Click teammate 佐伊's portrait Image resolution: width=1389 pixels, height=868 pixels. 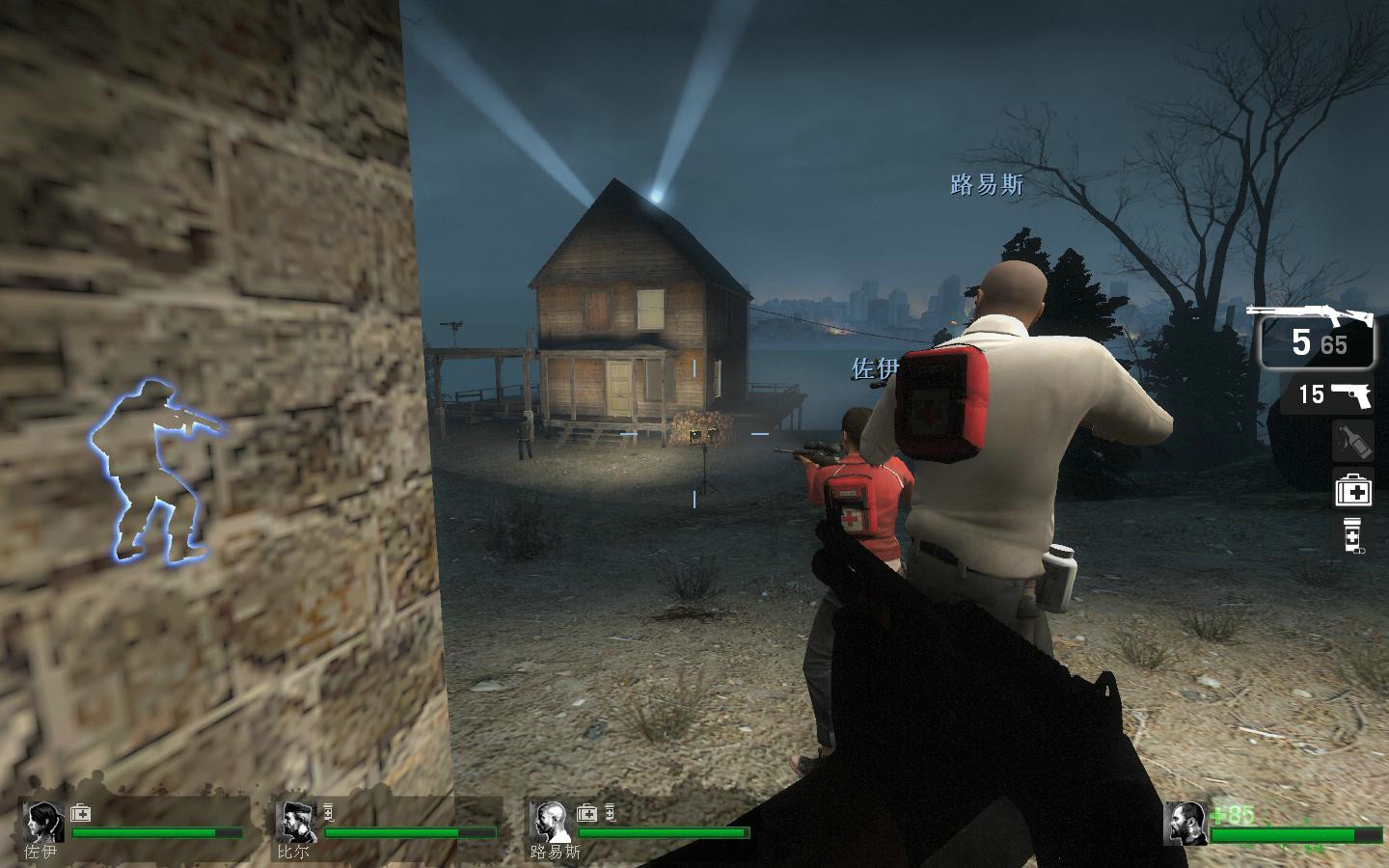point(43,823)
